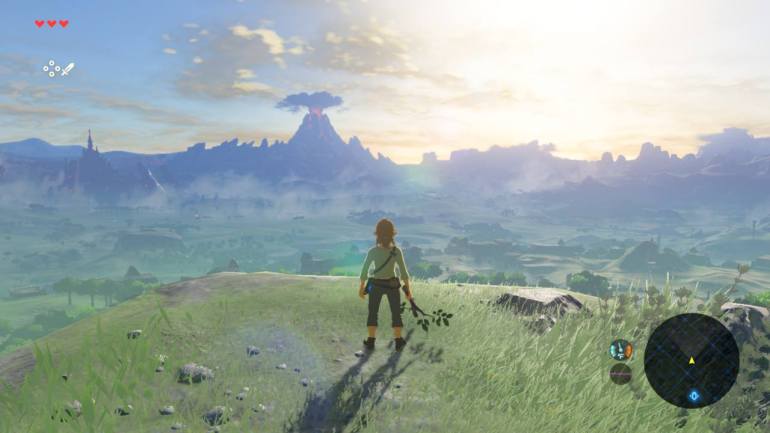This screenshot has height=433, width=770.
Task: Click the temperature gauge icon beside the minimap
Action: click(621, 350)
